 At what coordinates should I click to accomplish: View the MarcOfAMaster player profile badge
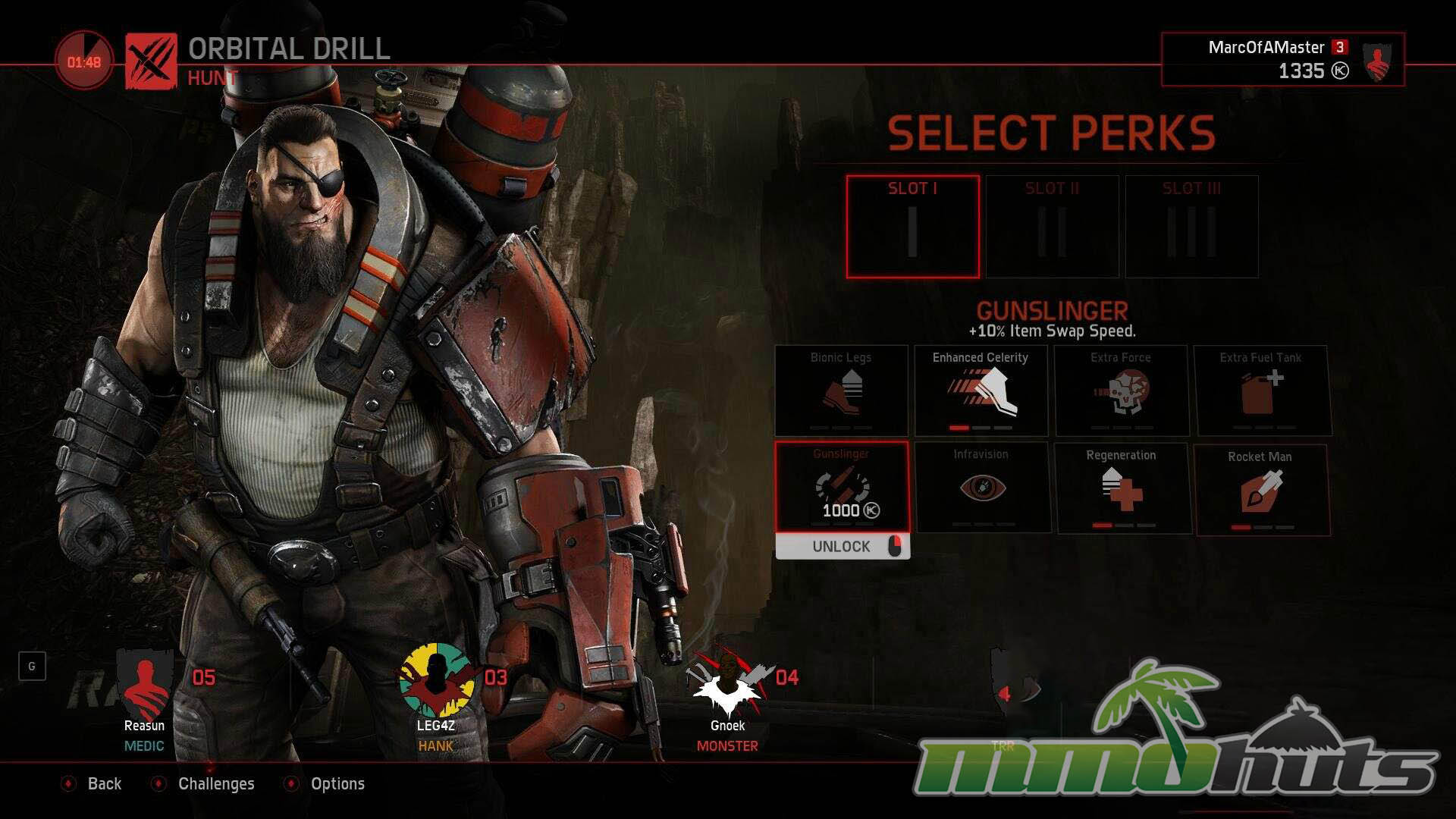[1282, 59]
